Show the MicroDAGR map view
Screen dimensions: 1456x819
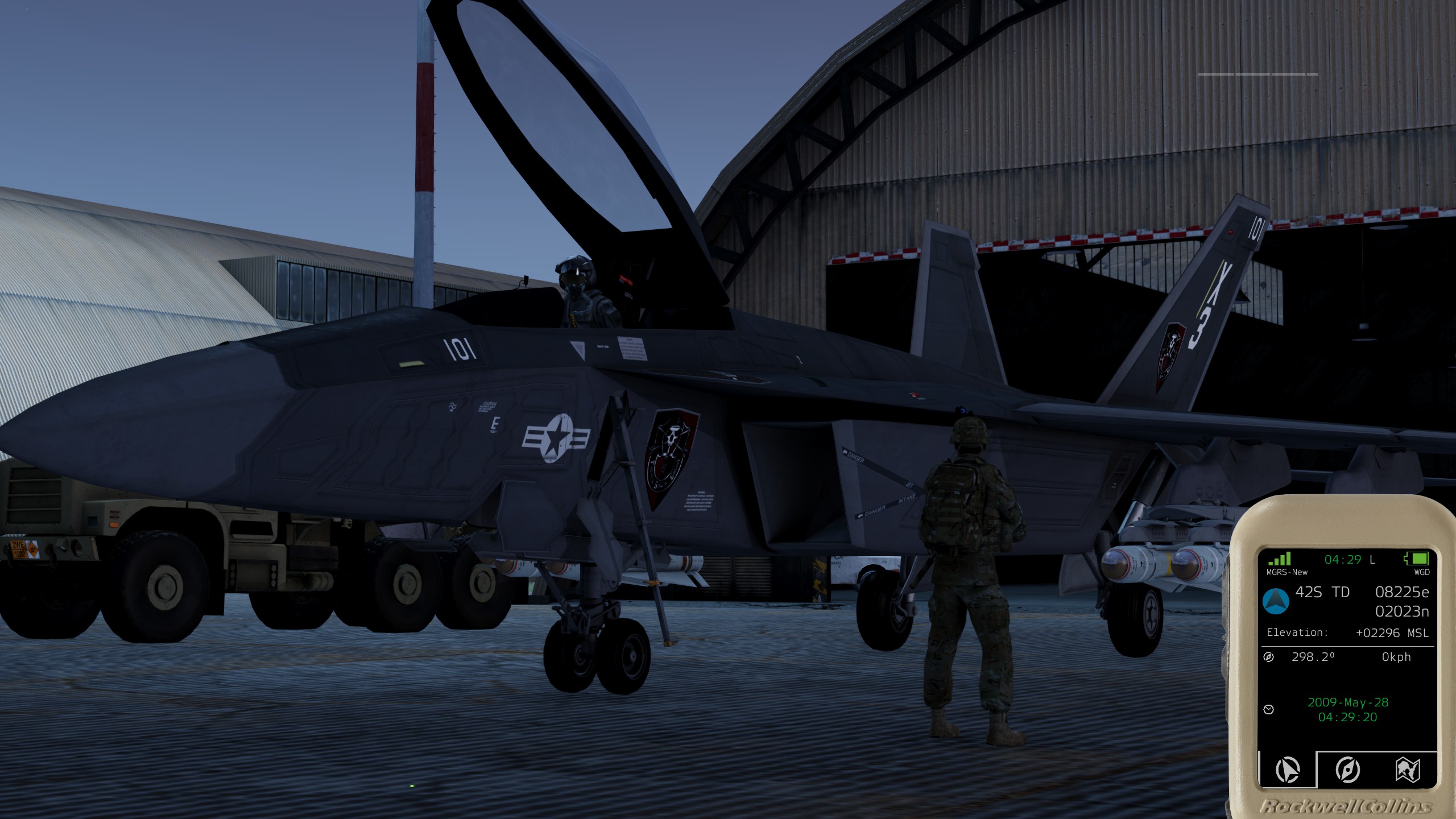click(x=1407, y=770)
